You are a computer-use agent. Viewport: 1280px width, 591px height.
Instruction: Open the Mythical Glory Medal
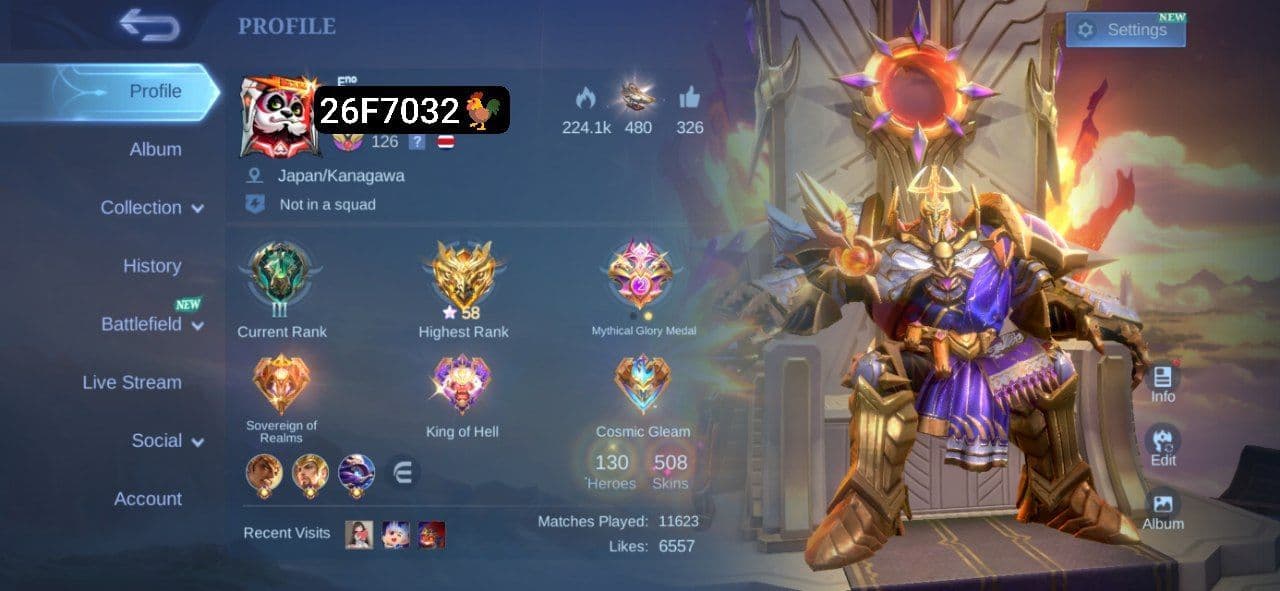(x=641, y=274)
